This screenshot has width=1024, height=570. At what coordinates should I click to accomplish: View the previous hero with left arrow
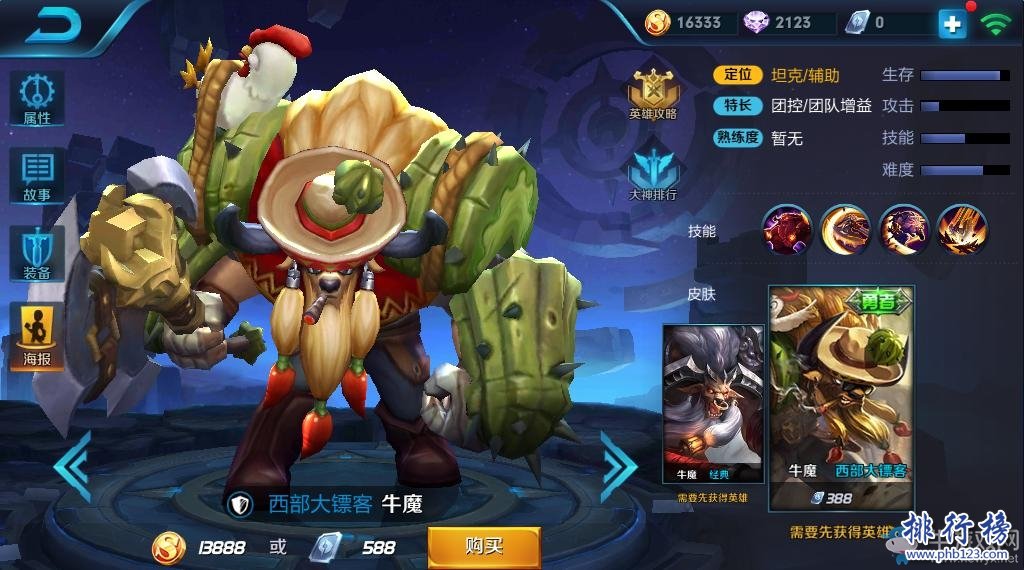pyautogui.click(x=71, y=466)
